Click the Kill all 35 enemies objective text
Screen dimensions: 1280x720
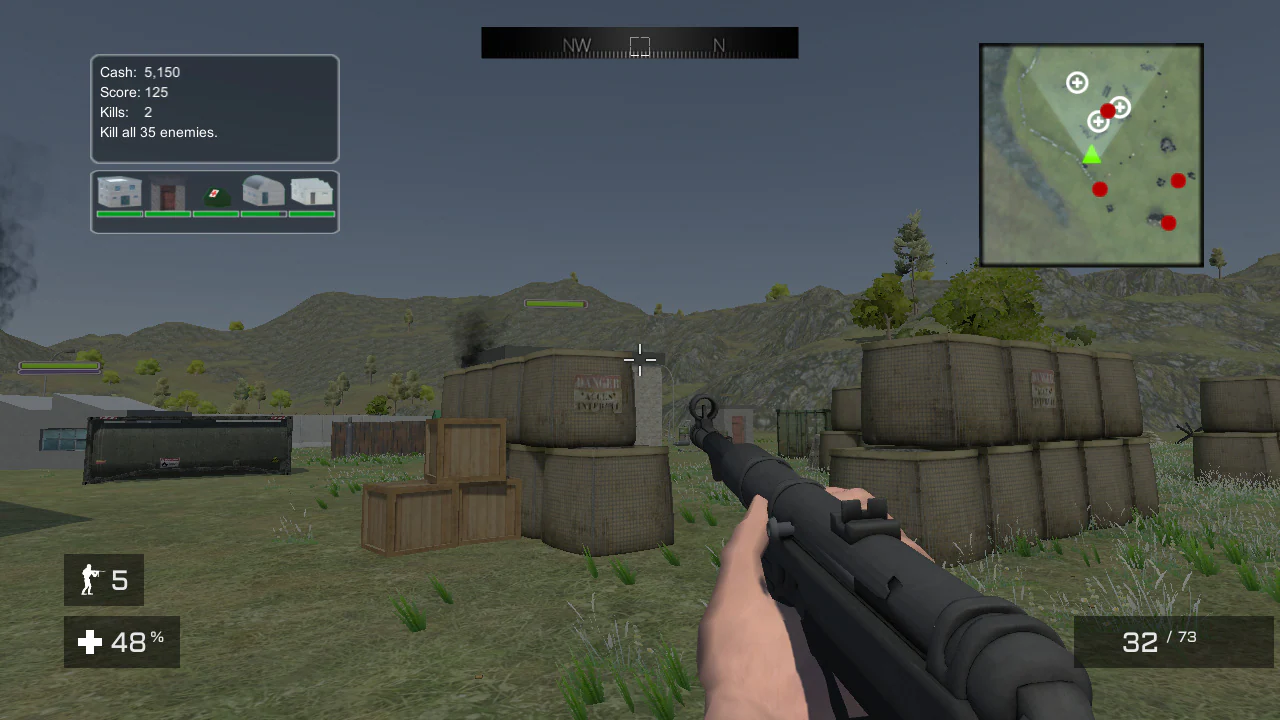click(158, 132)
